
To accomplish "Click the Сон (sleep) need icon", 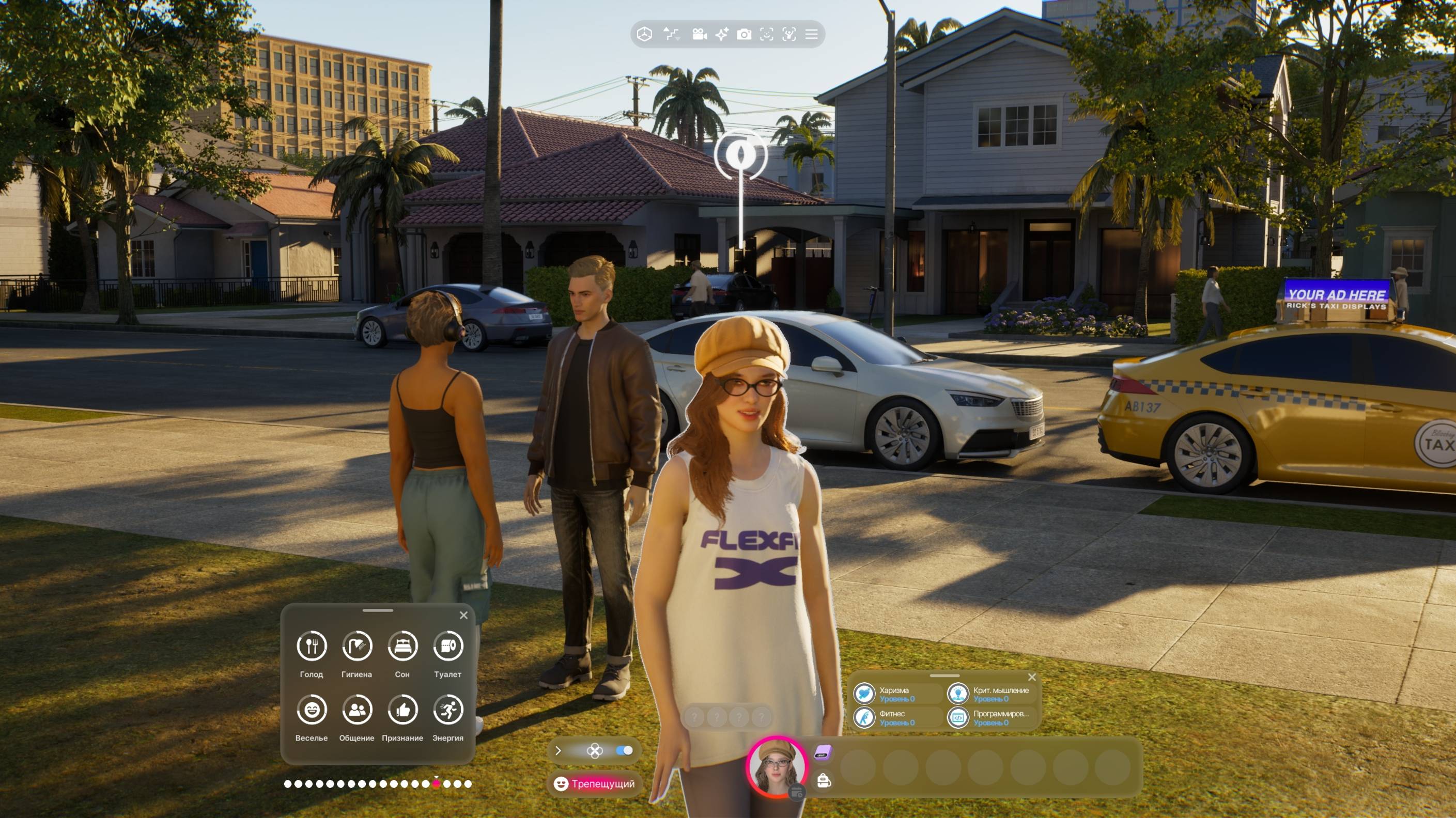I will (x=402, y=646).
